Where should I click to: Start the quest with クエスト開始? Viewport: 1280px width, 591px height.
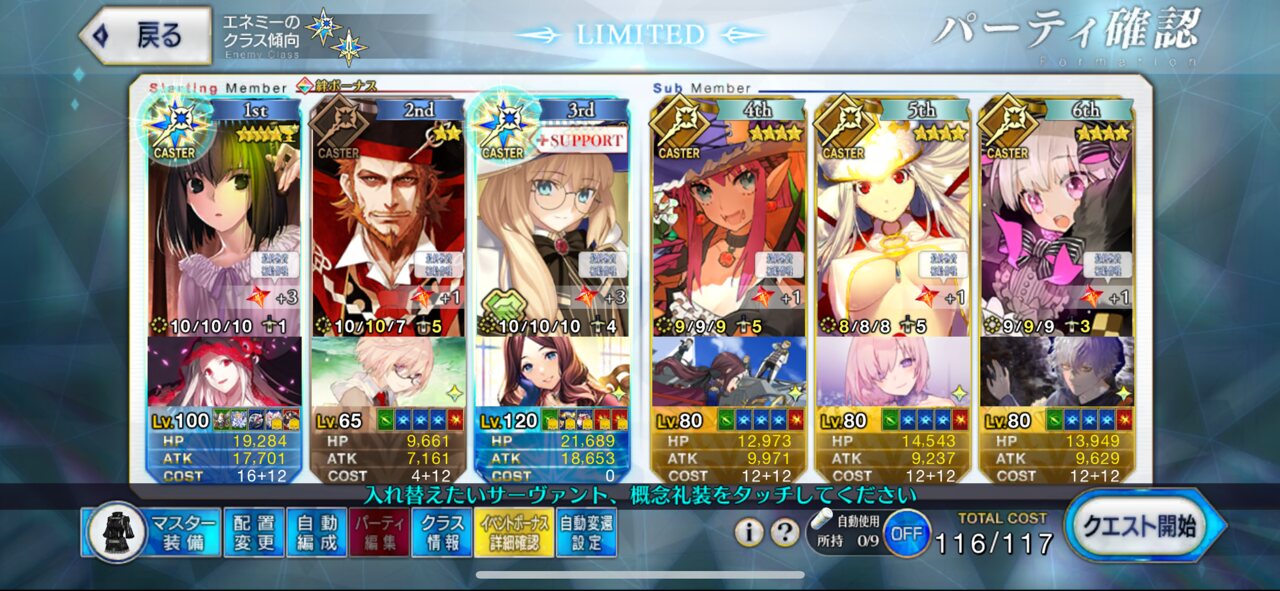point(1143,527)
